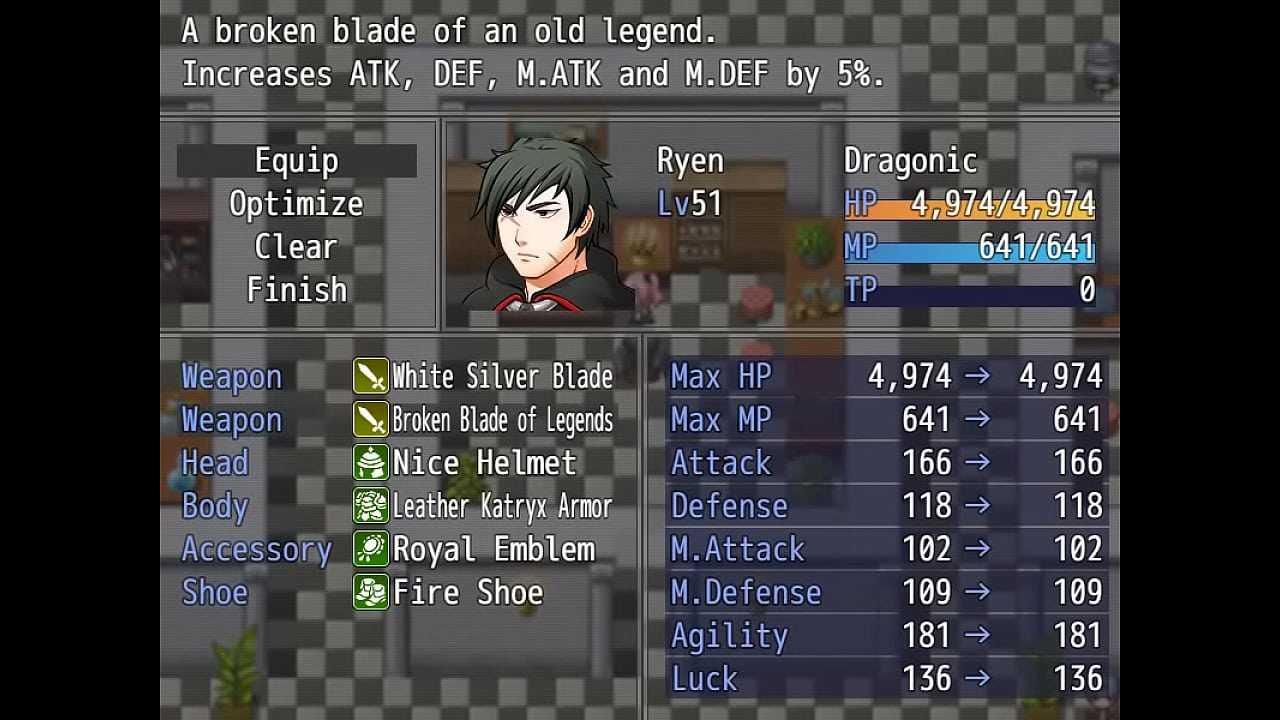Choose Optimize in the equipment menu
Screen dimensions: 1280x720
click(x=296, y=204)
